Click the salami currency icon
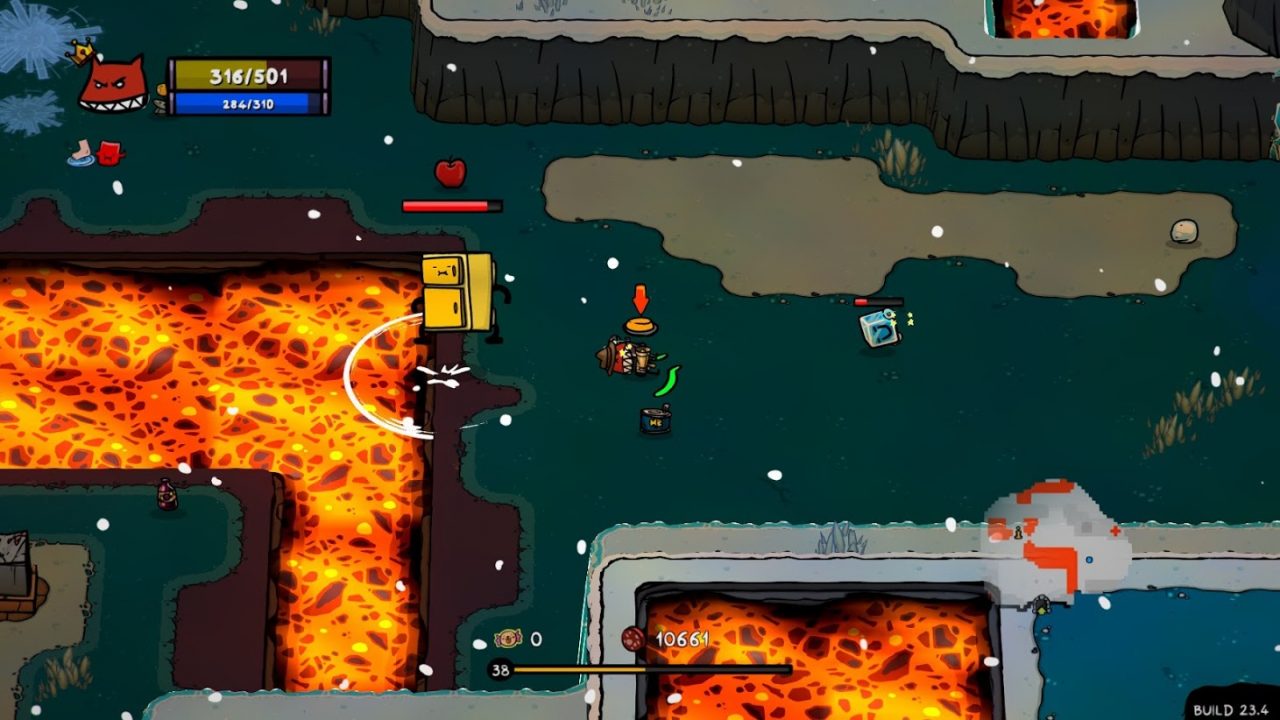 pyautogui.click(x=633, y=638)
